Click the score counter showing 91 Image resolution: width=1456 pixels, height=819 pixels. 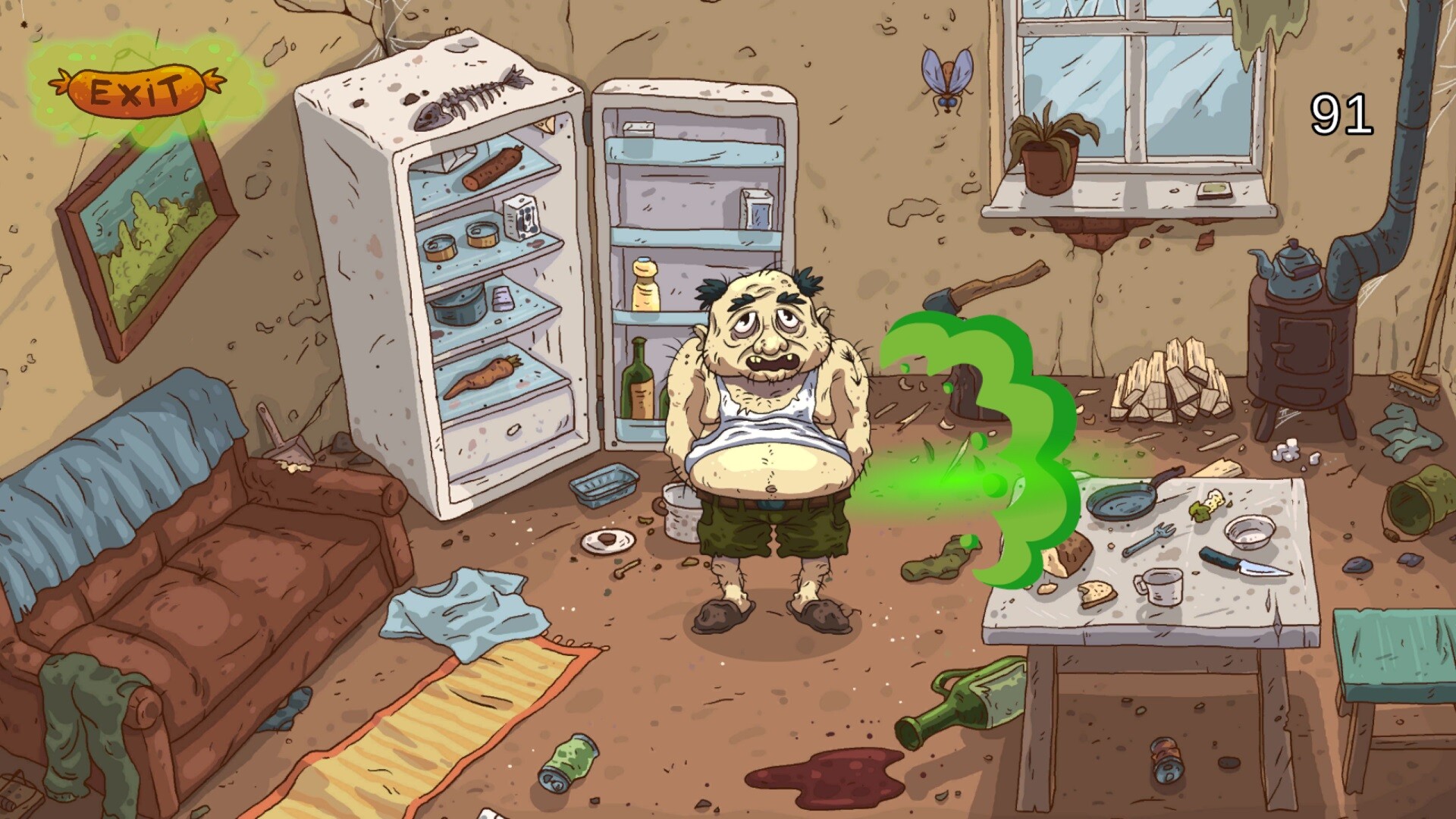1341,114
